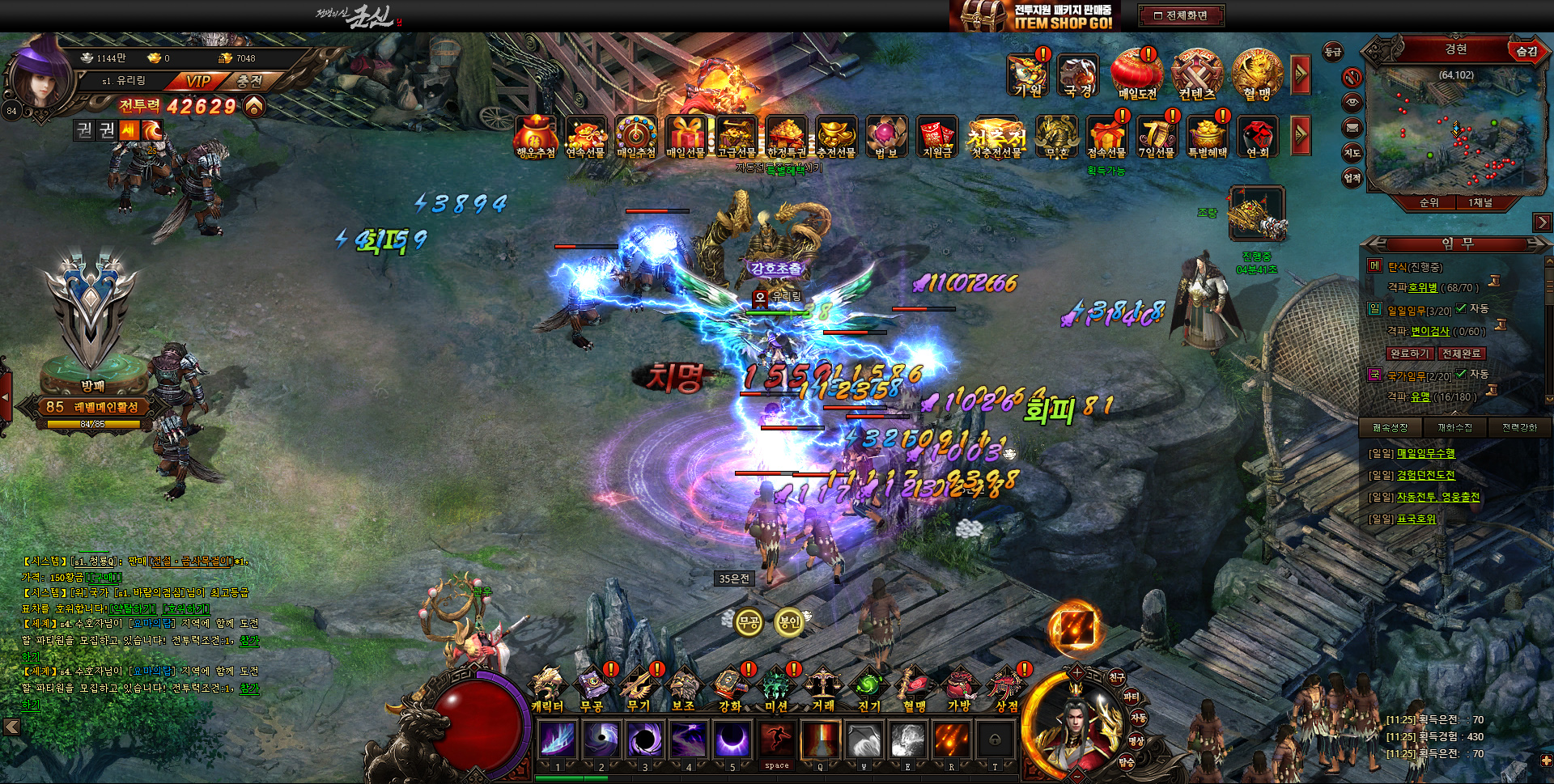1554x784 pixels.
Task: Open the 행운추첨 lucky draw bag
Action: (x=536, y=136)
